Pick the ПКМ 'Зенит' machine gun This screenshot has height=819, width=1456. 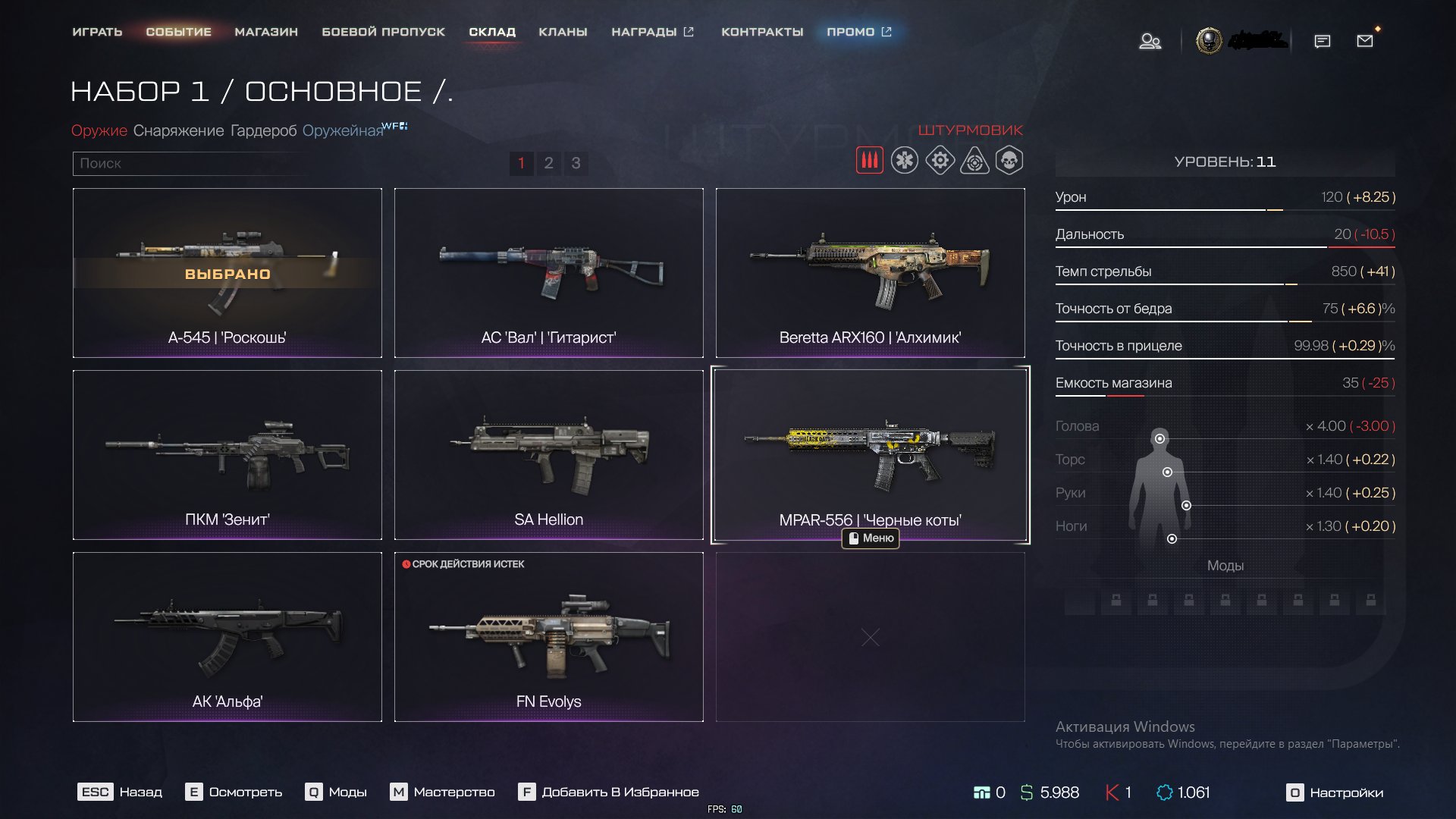pyautogui.click(x=227, y=455)
